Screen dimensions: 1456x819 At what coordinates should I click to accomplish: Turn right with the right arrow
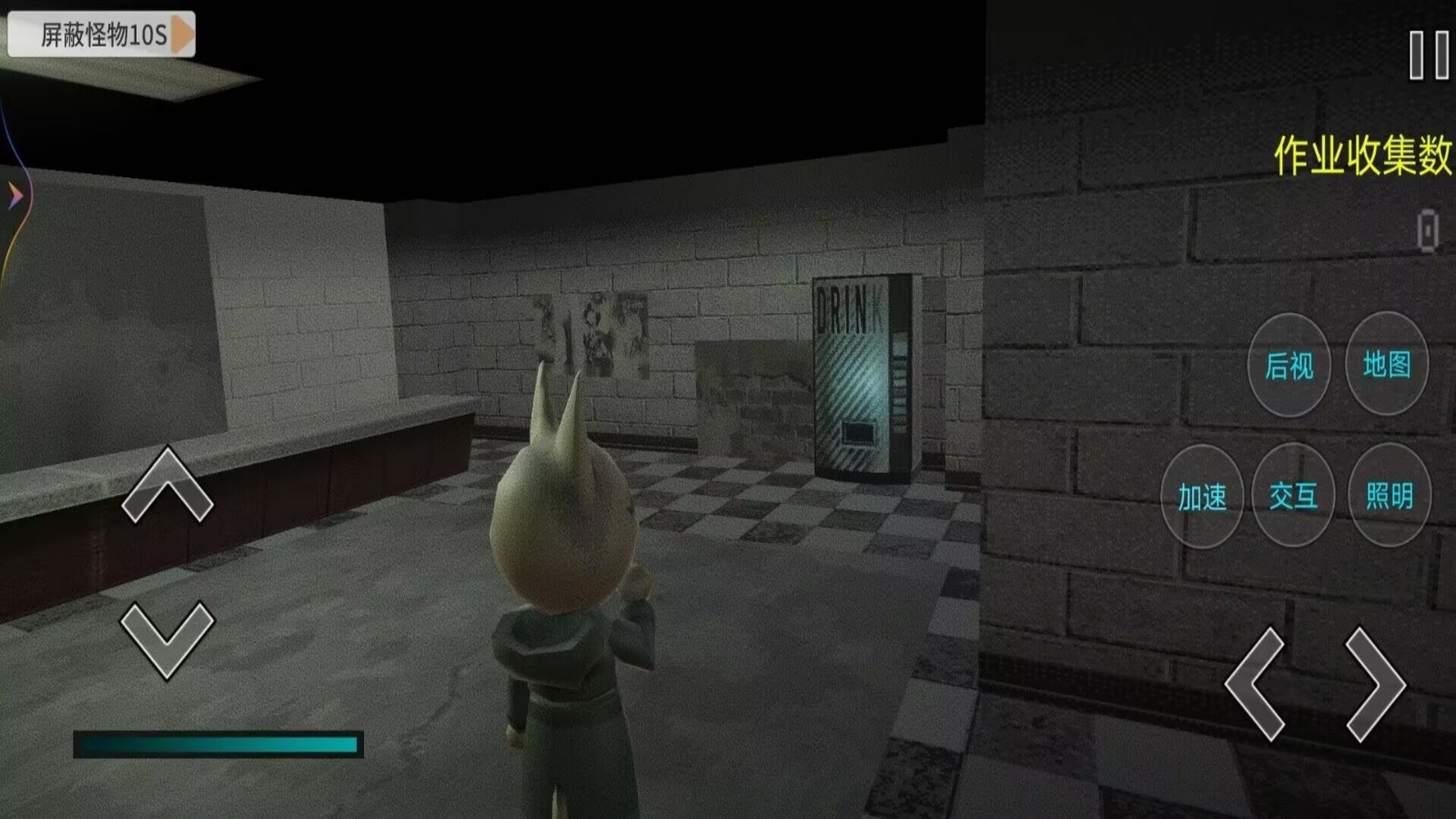[x=1374, y=682]
